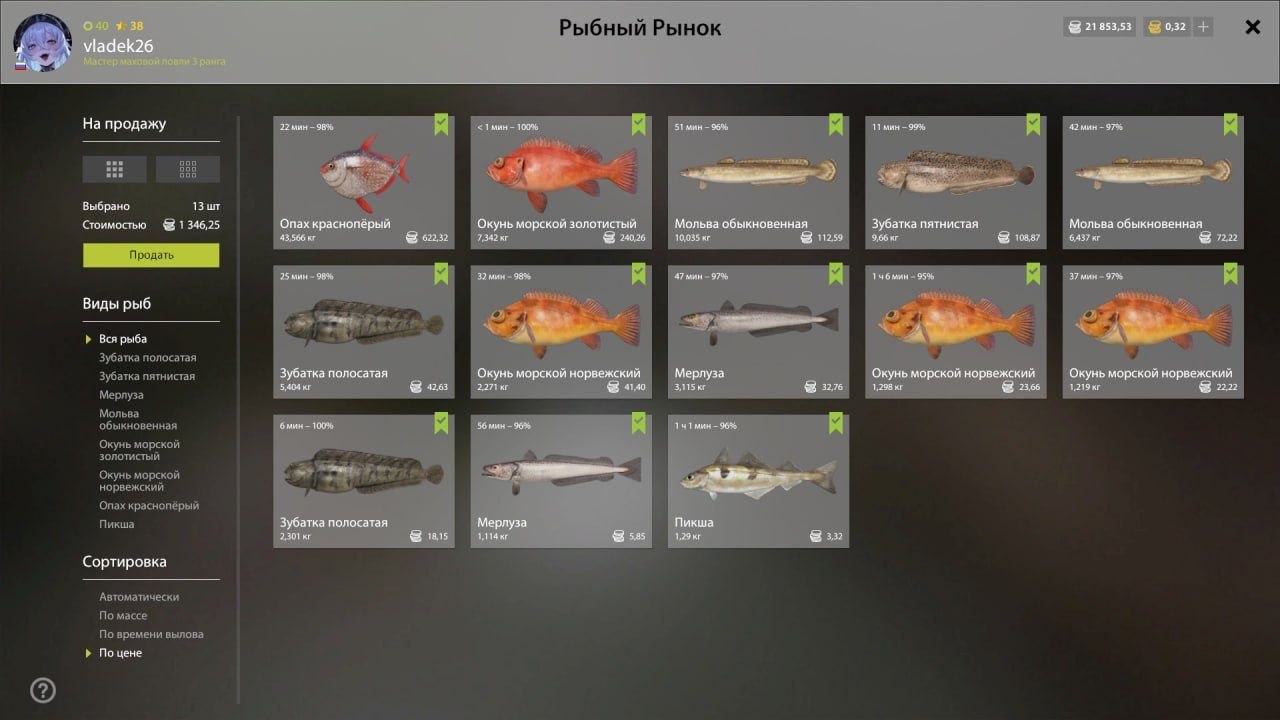Uncheck the 43,566 кг Опах checkbox
The height and width of the screenshot is (720, 1280).
441,124
